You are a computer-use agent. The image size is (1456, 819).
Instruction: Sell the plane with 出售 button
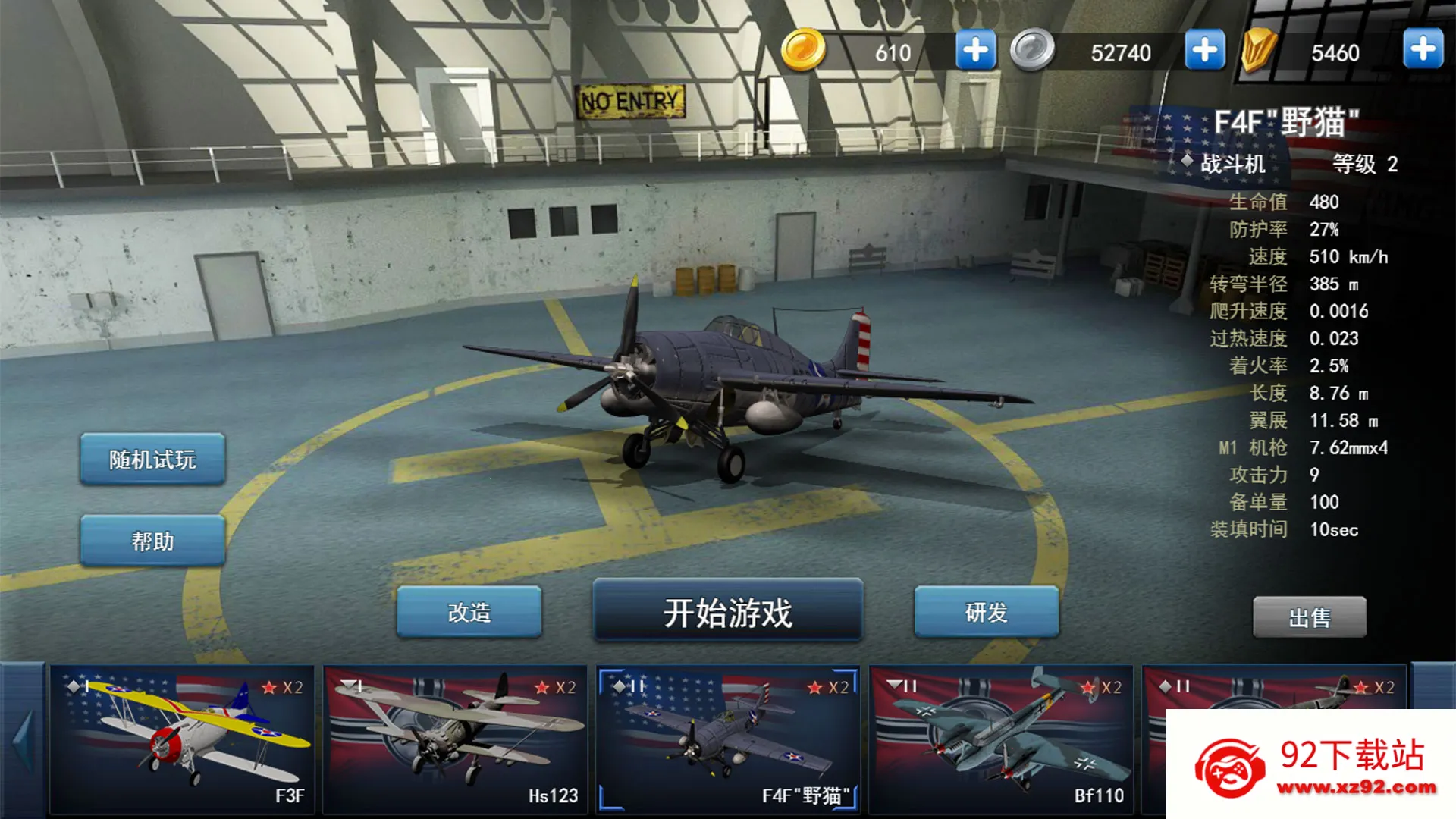1309,617
